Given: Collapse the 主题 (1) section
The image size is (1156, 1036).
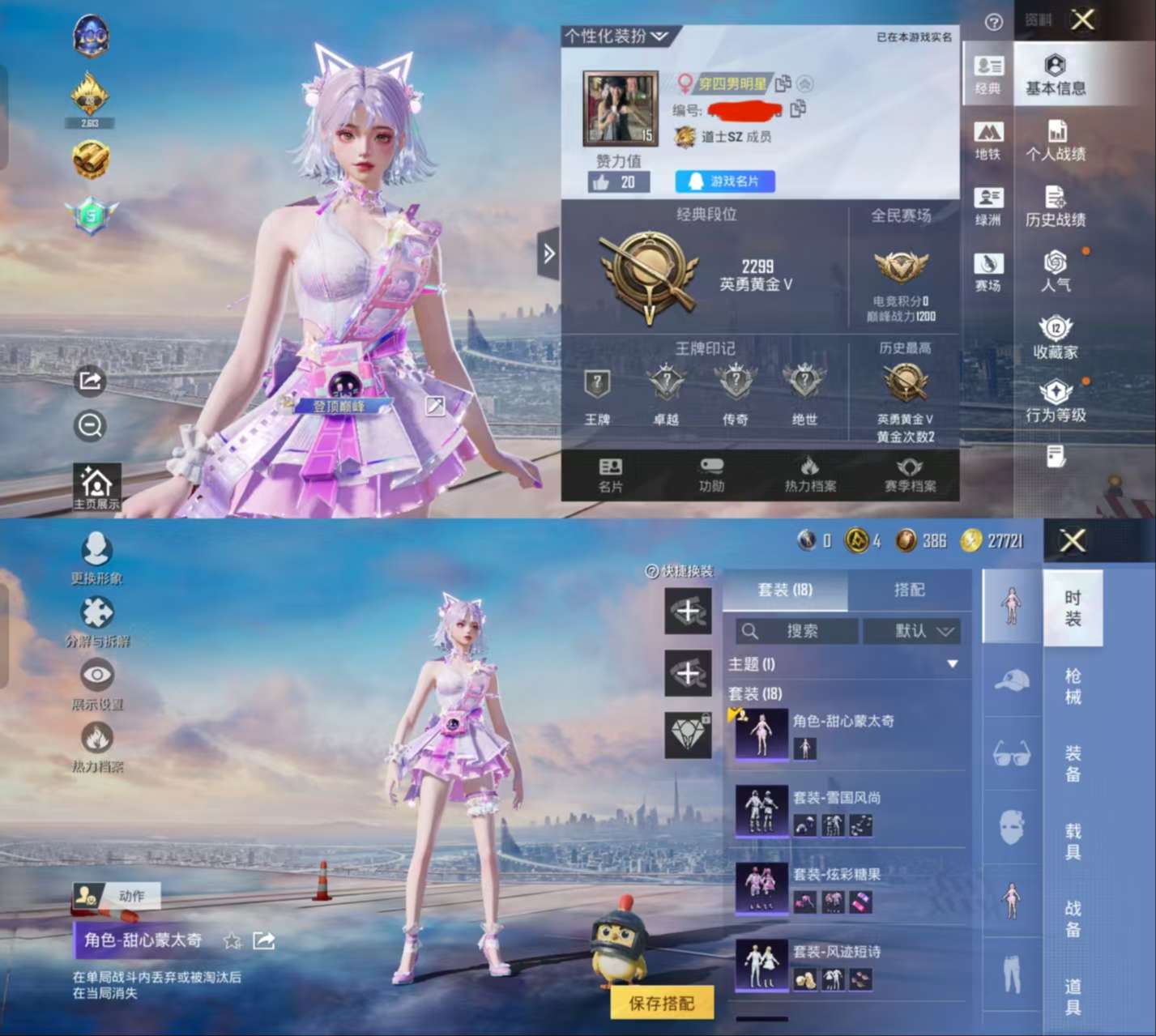Looking at the screenshot, I should (952, 663).
